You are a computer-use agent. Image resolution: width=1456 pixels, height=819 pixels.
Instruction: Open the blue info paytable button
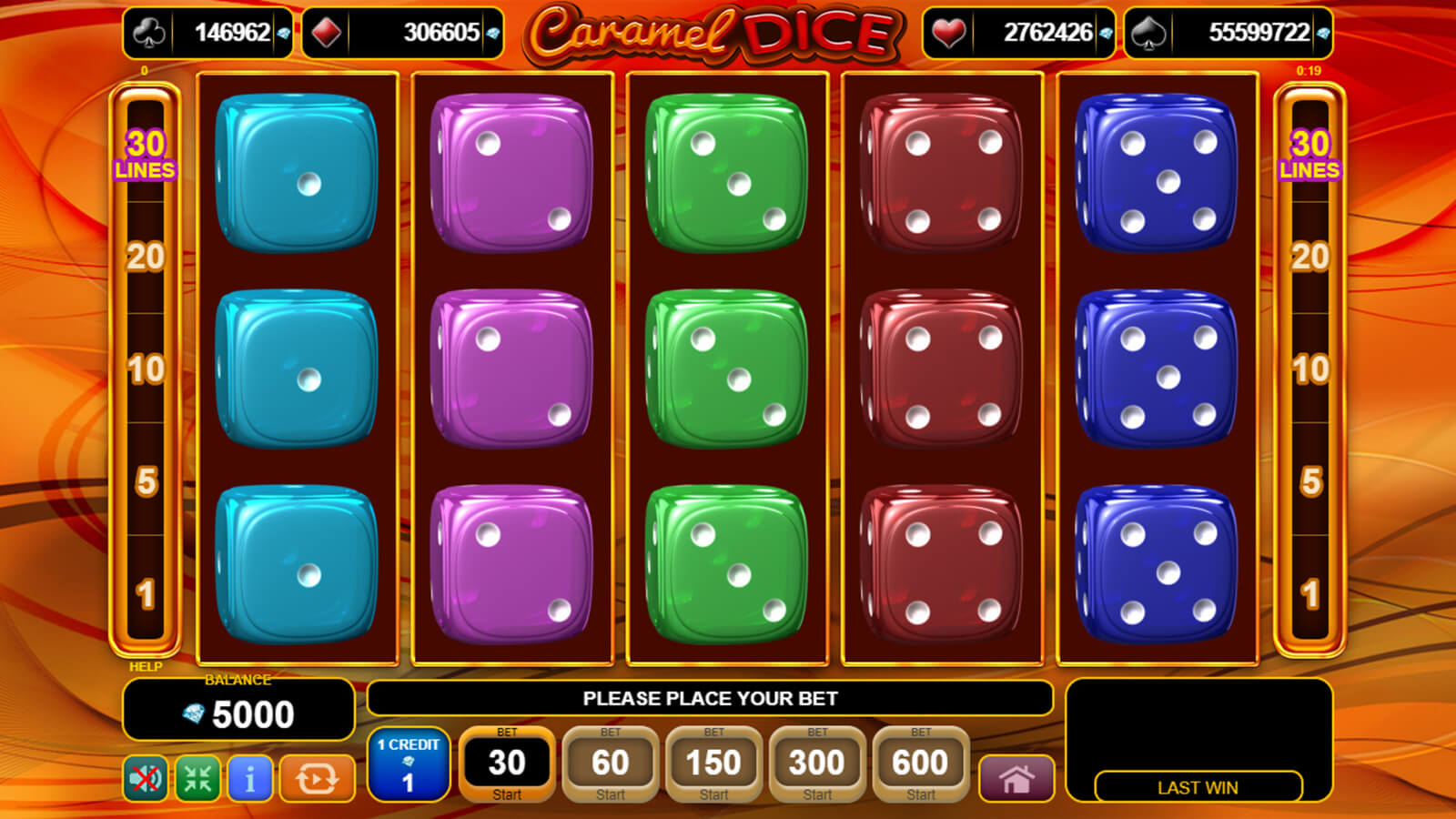point(249,778)
